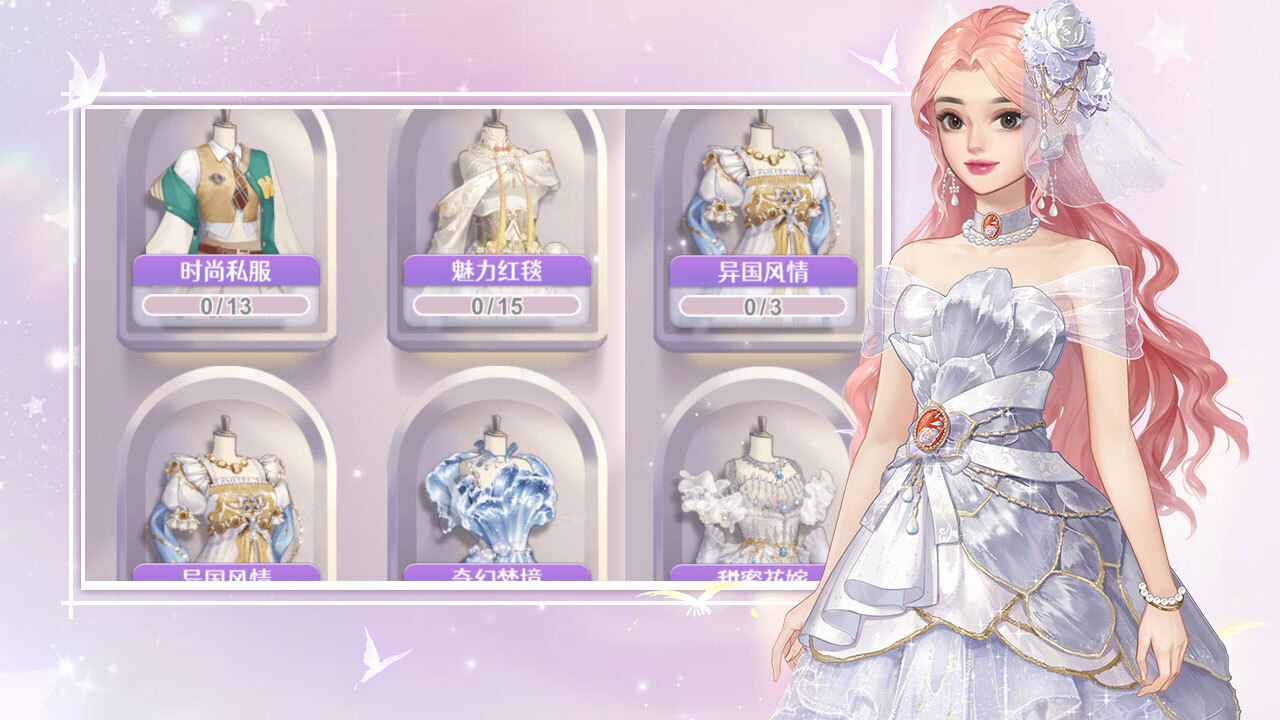The image size is (1280, 720).
Task: Choose the 异国风情 tile showing 0/3
Action: coord(762,228)
